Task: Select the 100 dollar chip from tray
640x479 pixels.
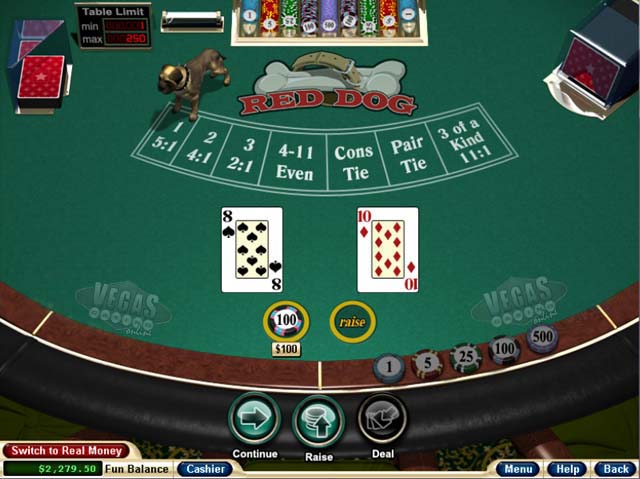Action: coord(503,349)
